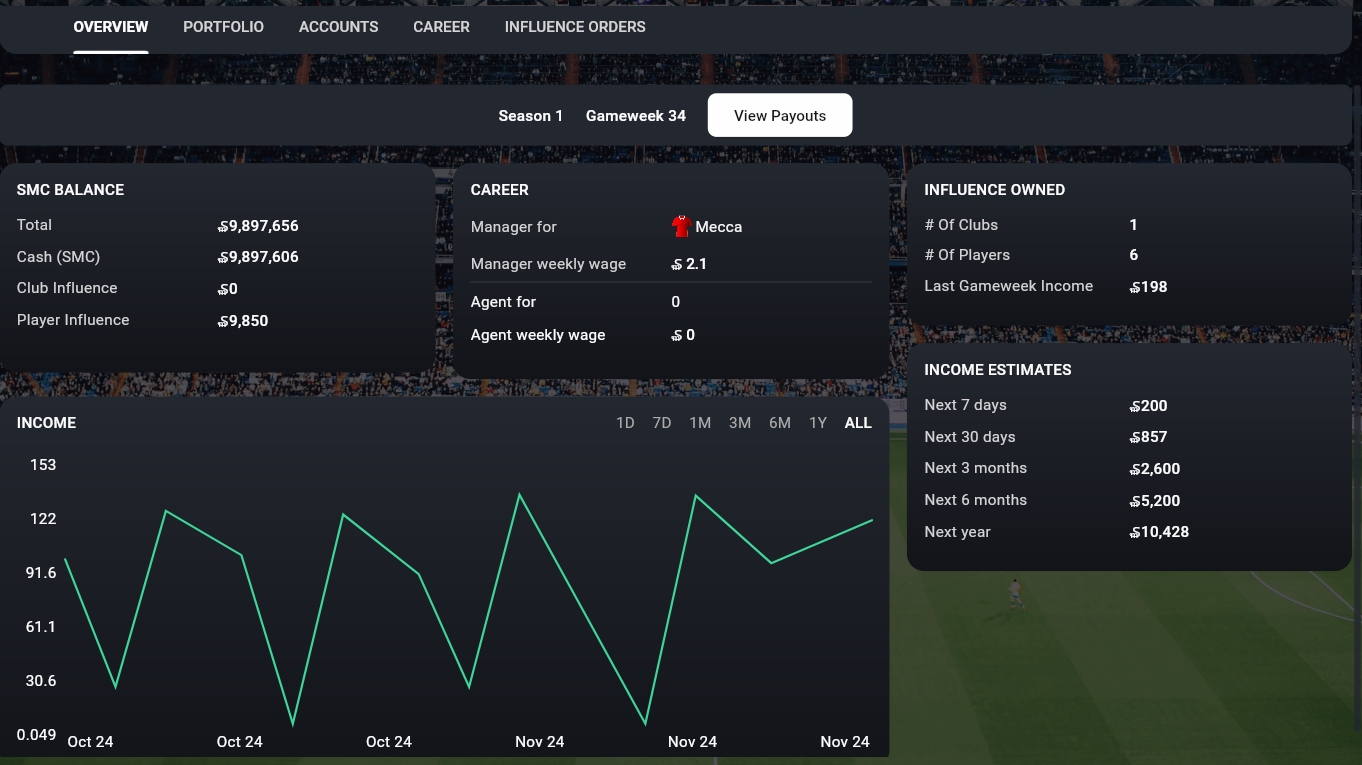Viewport: 1362px width, 765px height.
Task: Set income chart range to 1D
Action: click(x=625, y=423)
